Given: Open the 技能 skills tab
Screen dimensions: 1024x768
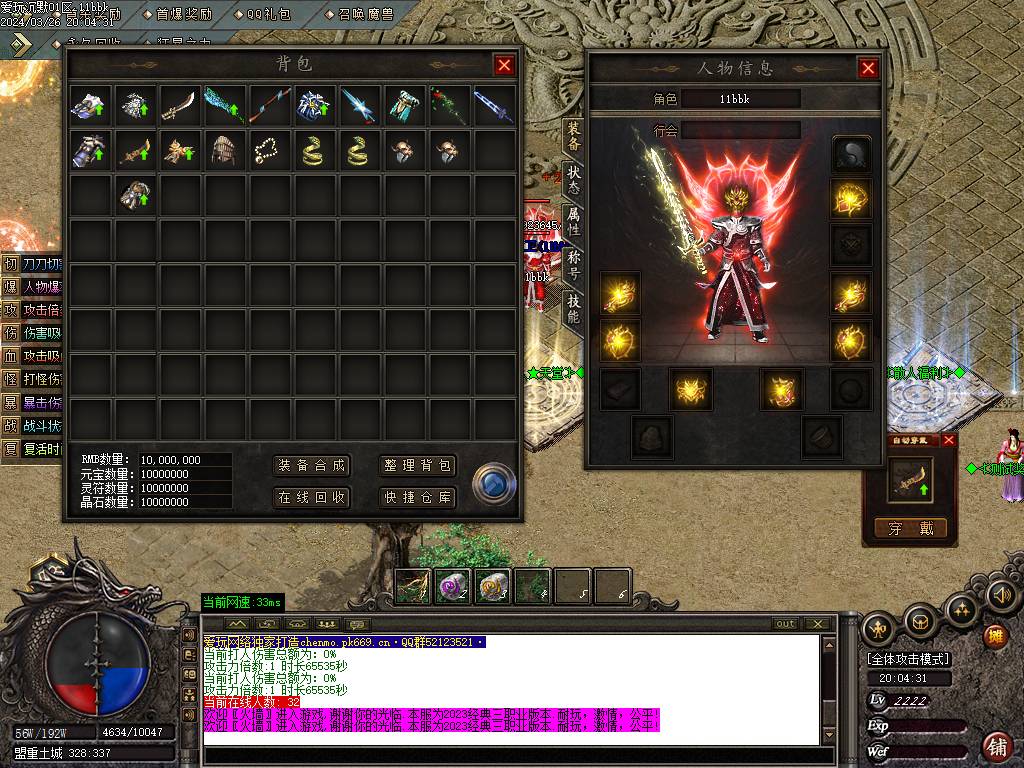Looking at the screenshot, I should (573, 306).
